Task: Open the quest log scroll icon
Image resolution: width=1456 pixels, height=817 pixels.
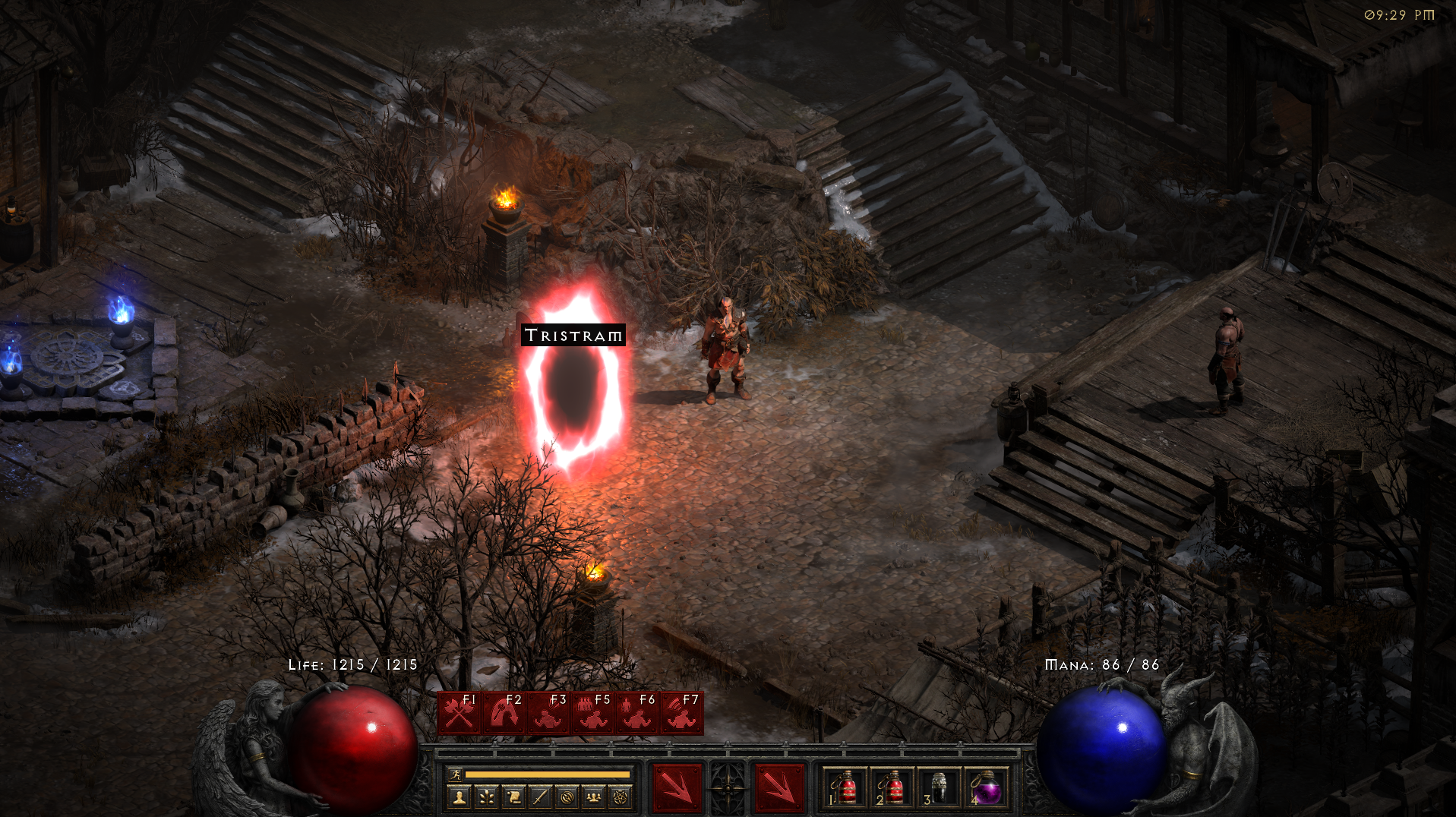Action: (513, 797)
